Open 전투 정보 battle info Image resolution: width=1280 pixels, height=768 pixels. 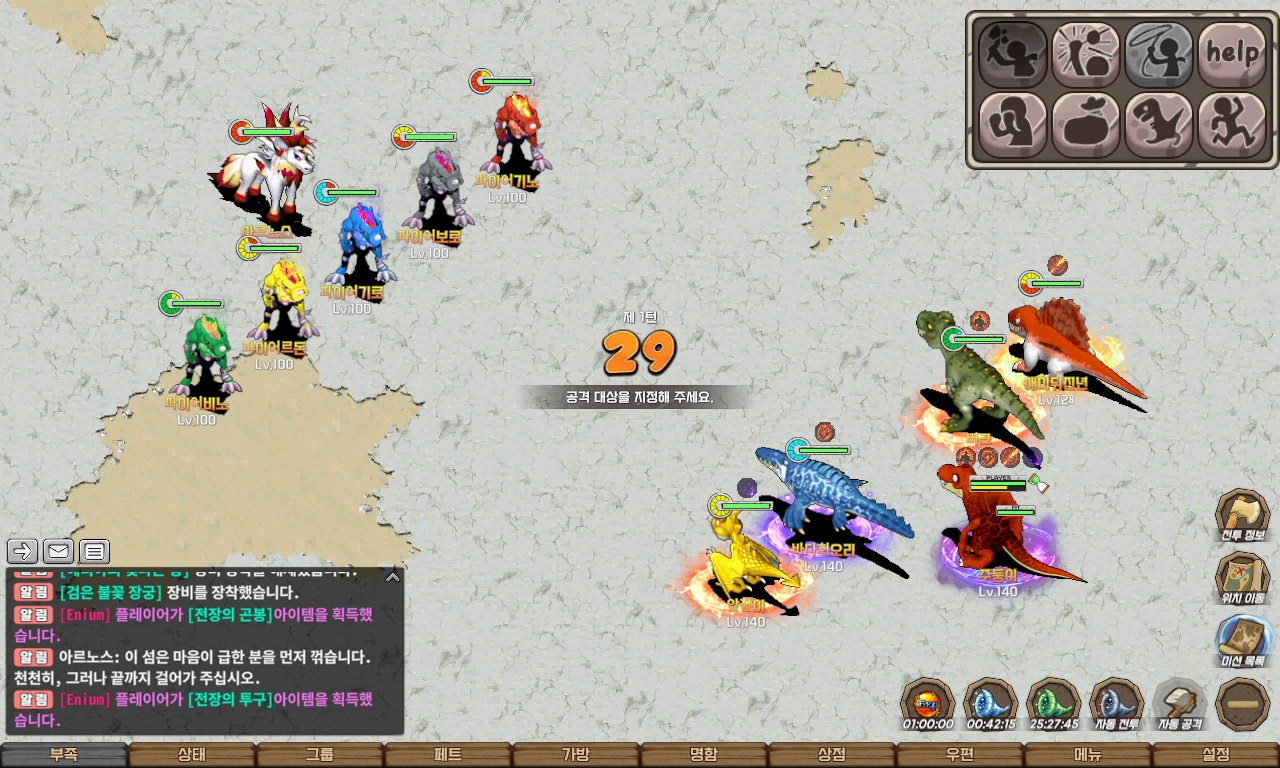(1242, 516)
